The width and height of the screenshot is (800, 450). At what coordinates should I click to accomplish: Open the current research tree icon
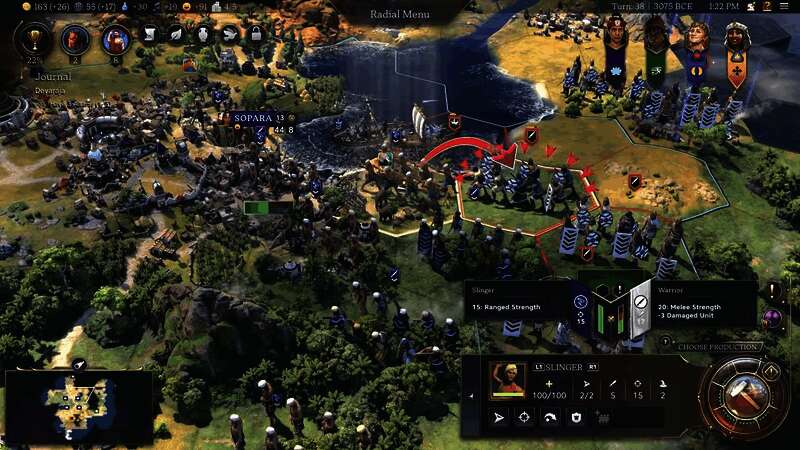click(74, 40)
